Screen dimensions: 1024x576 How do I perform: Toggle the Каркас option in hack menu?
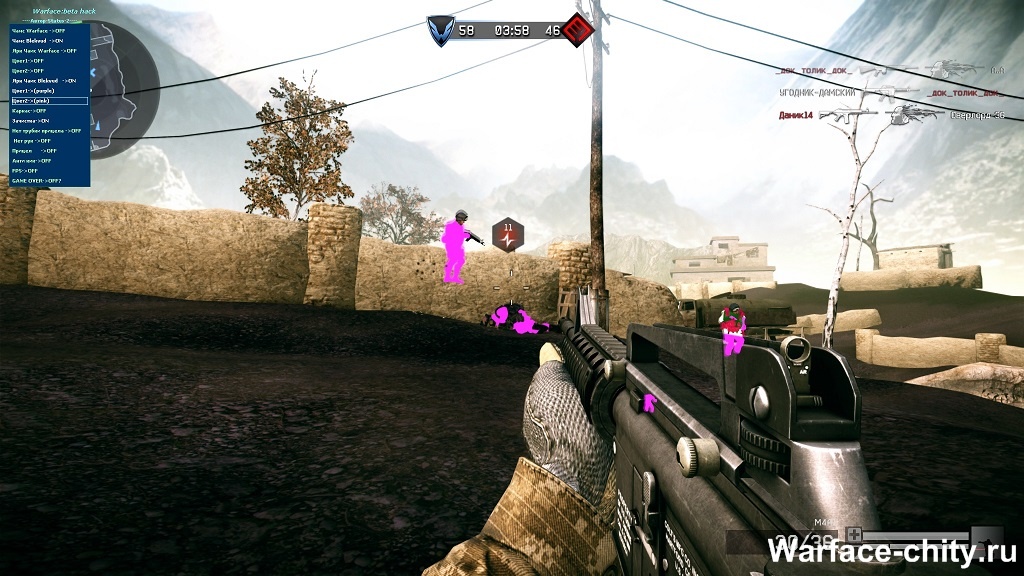(30, 111)
